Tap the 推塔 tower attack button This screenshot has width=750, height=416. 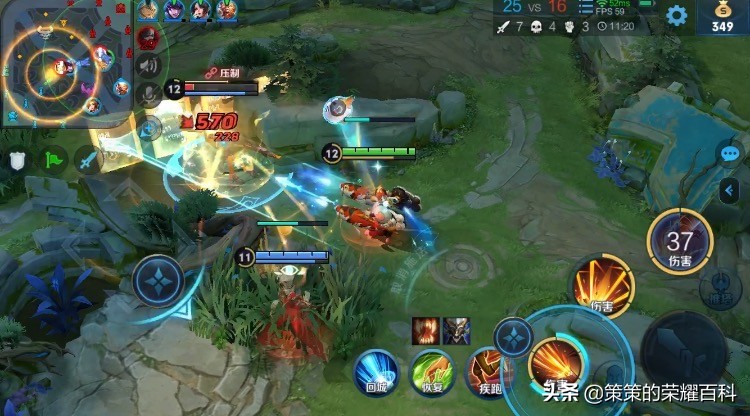click(x=719, y=288)
